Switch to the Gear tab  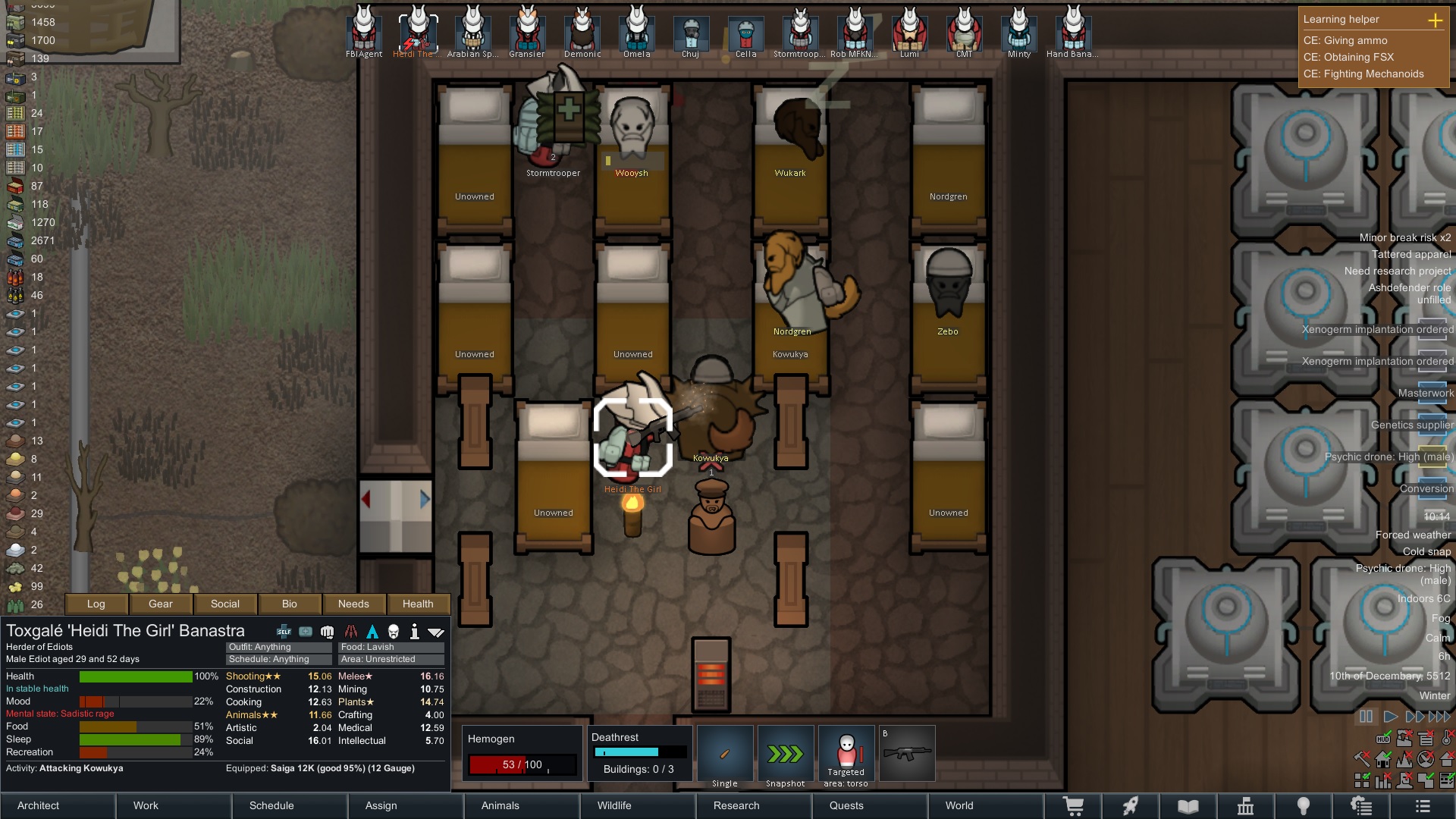coord(161,604)
